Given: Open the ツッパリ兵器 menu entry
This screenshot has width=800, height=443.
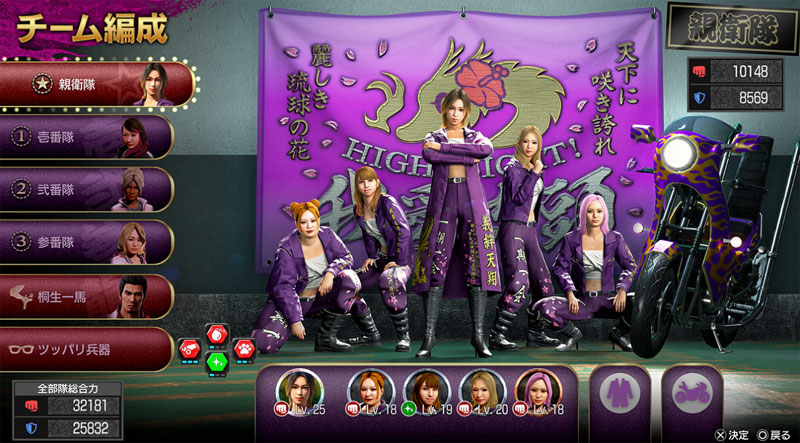Looking at the screenshot, I should coord(88,349).
